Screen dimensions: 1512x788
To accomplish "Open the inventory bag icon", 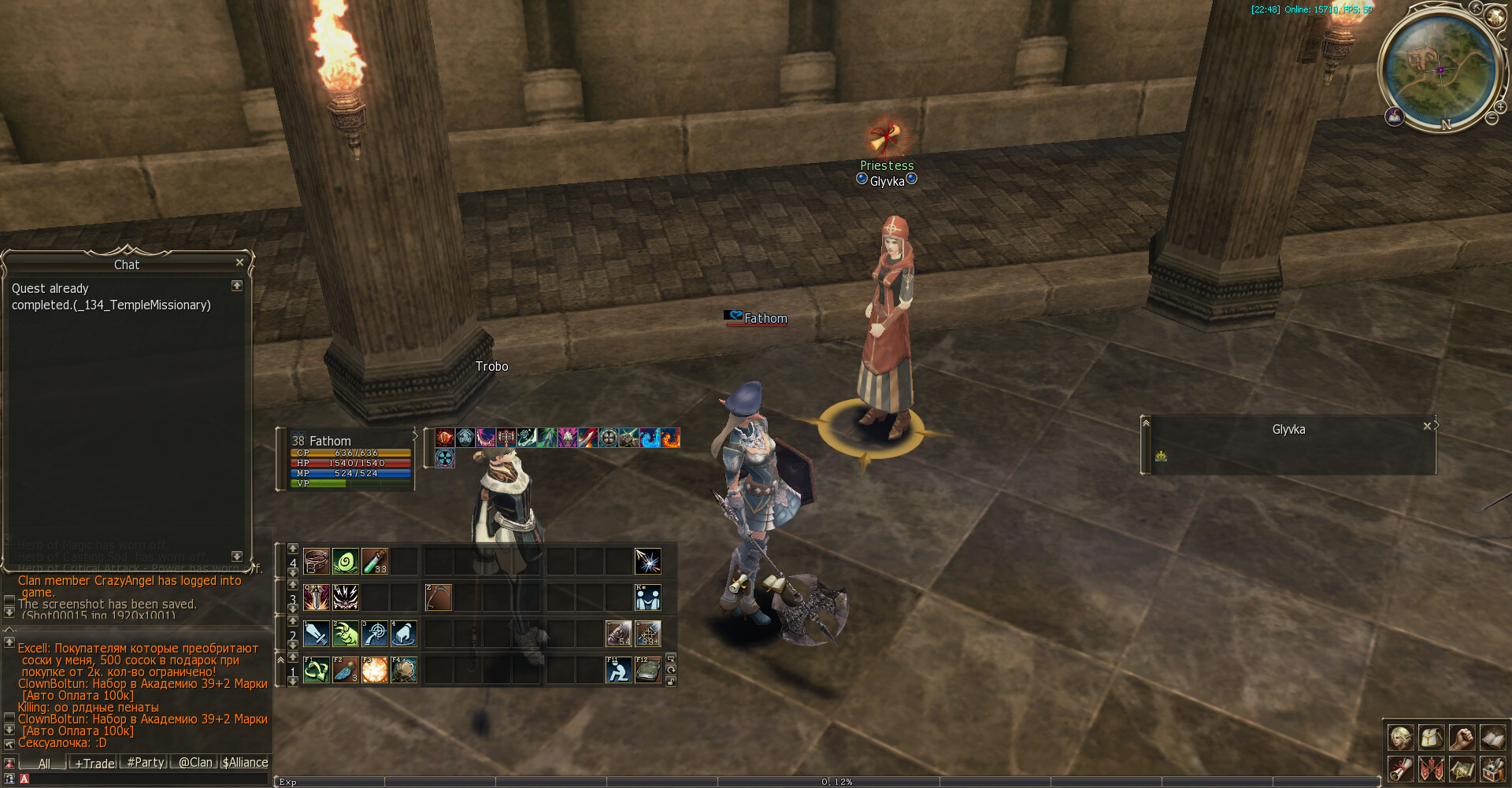I will click(x=1431, y=738).
